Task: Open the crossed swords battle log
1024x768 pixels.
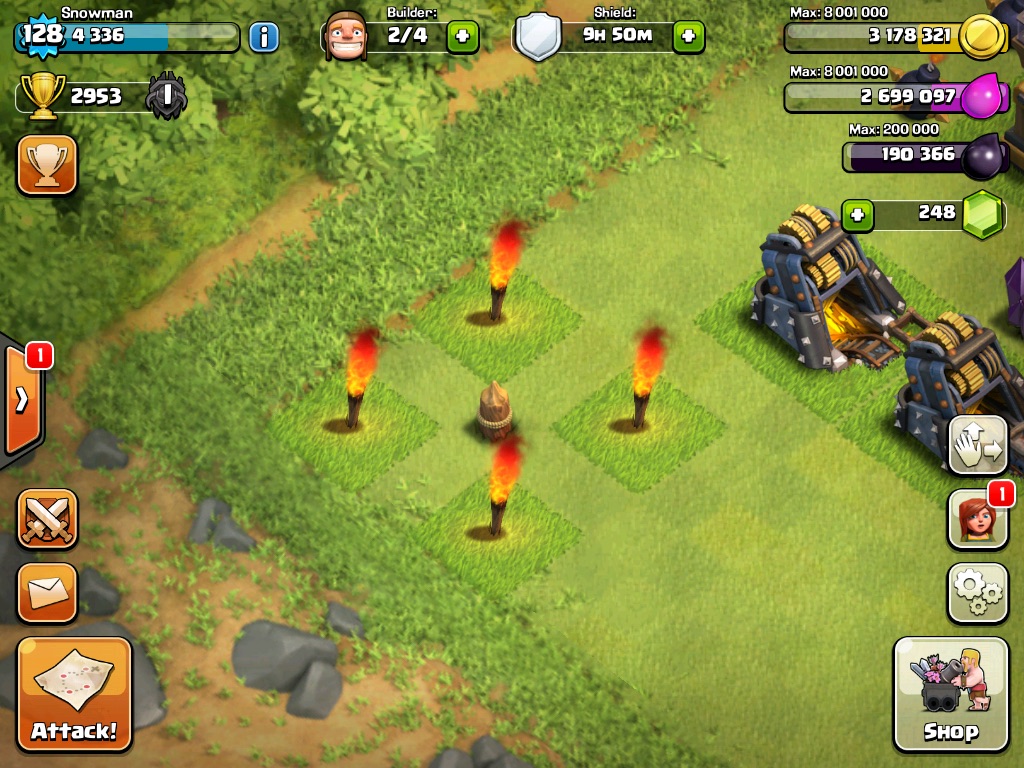Action: click(x=47, y=519)
